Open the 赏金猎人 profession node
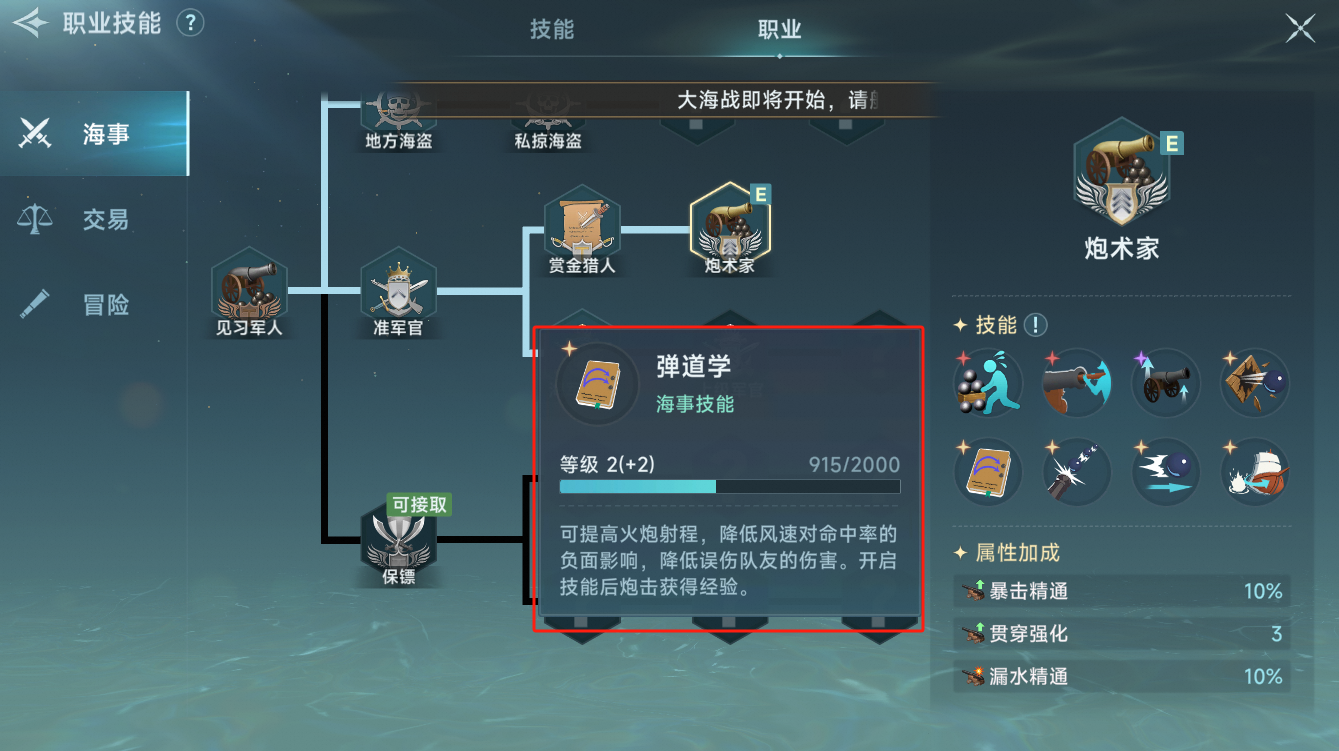 (582, 226)
